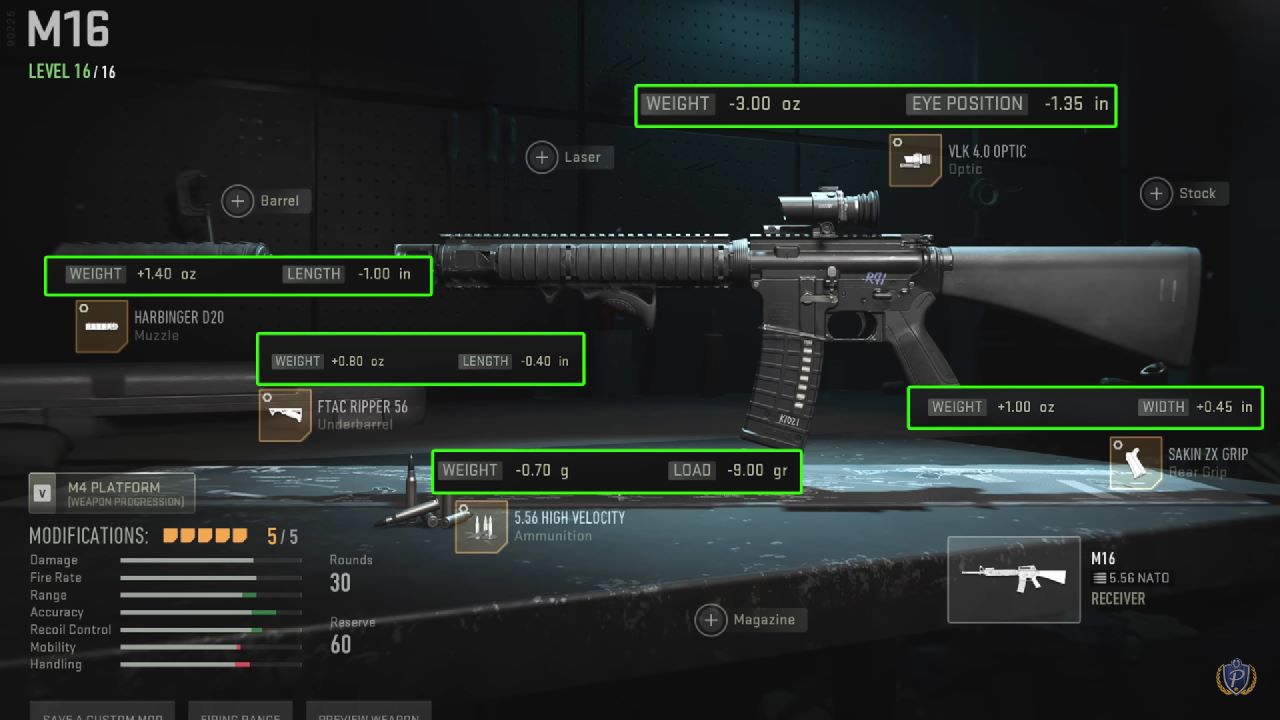
Task: Open the Barrel attachment slot
Action: (238, 200)
